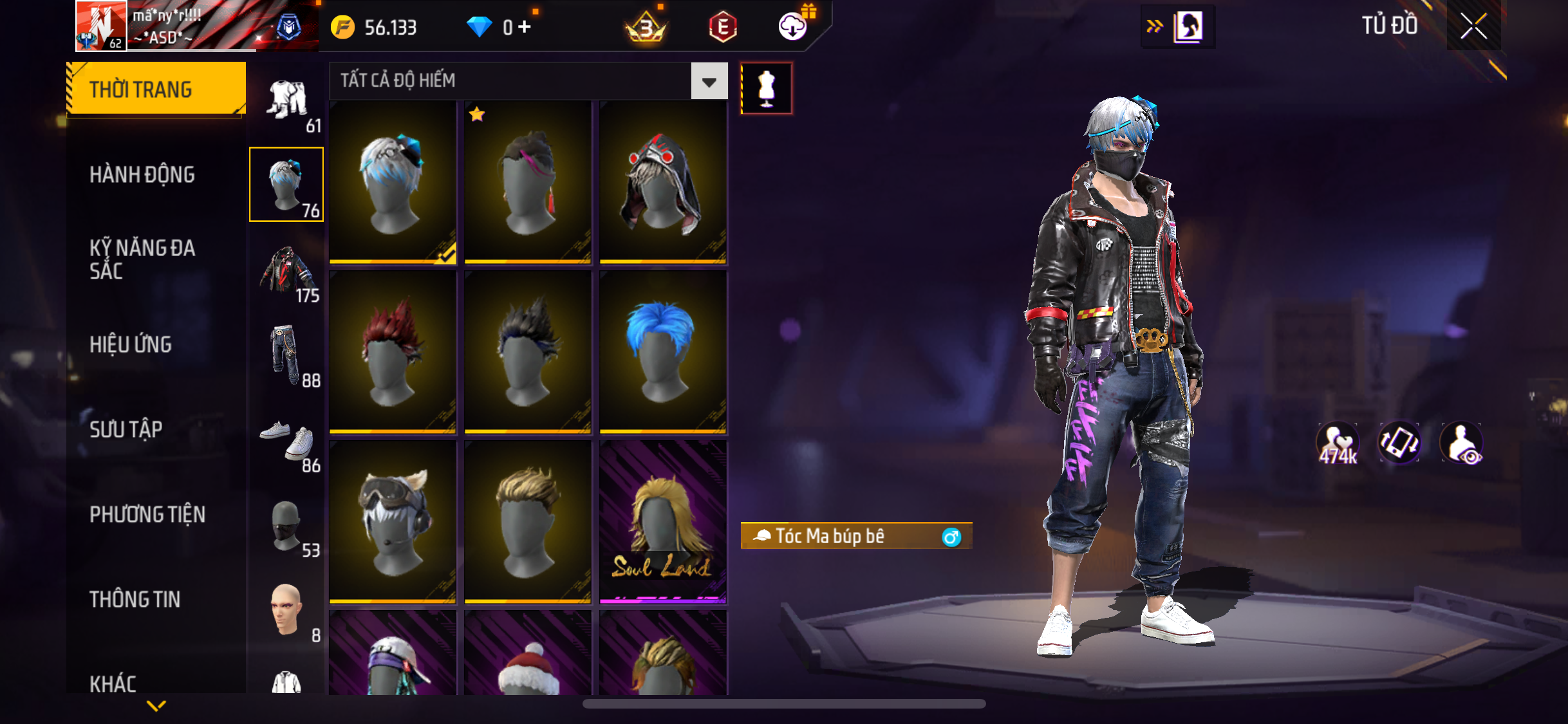The height and width of the screenshot is (724, 1568).
Task: Choose the bright blue hair item
Action: tap(663, 351)
